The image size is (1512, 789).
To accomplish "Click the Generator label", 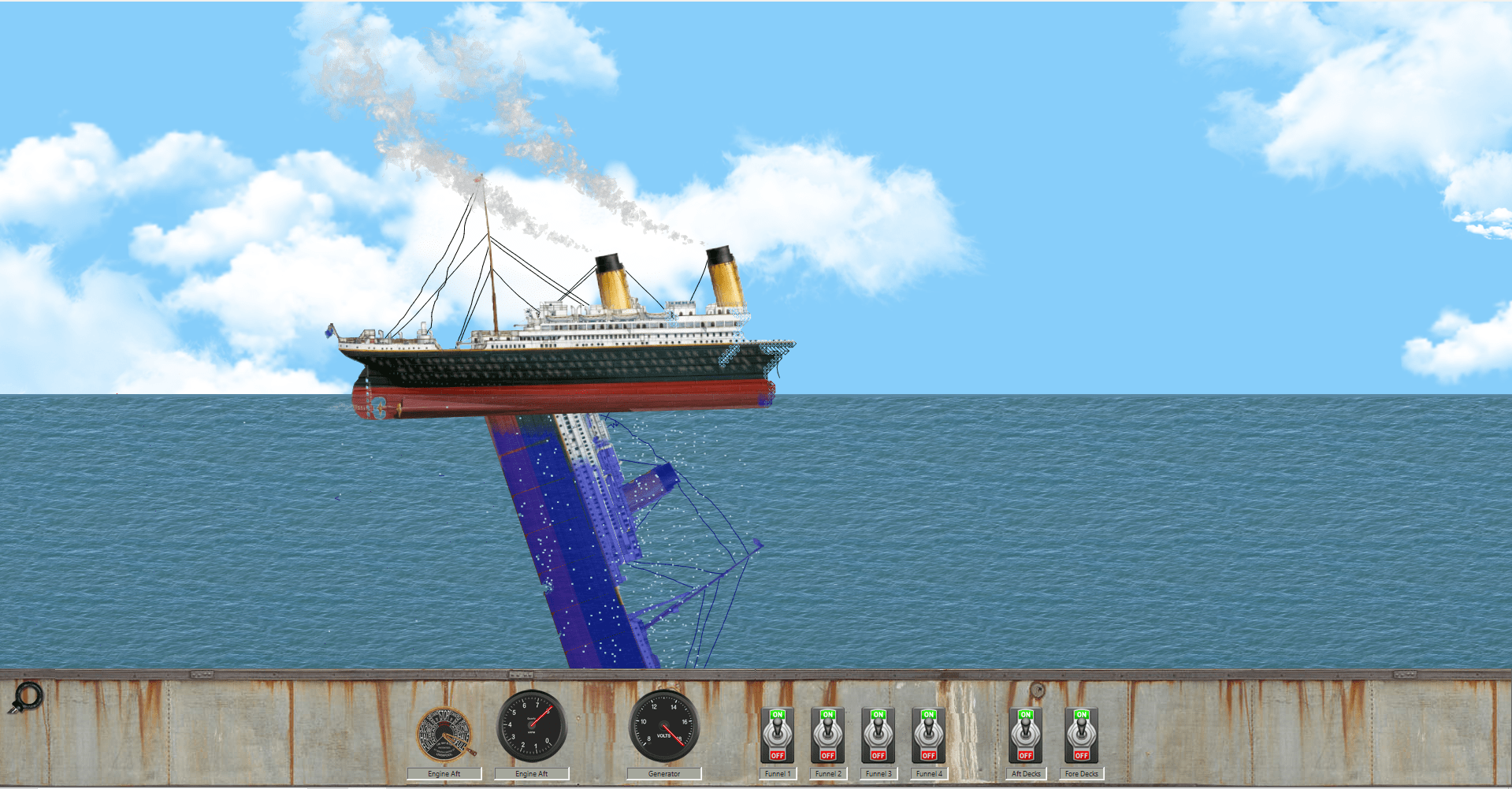I will tap(664, 773).
